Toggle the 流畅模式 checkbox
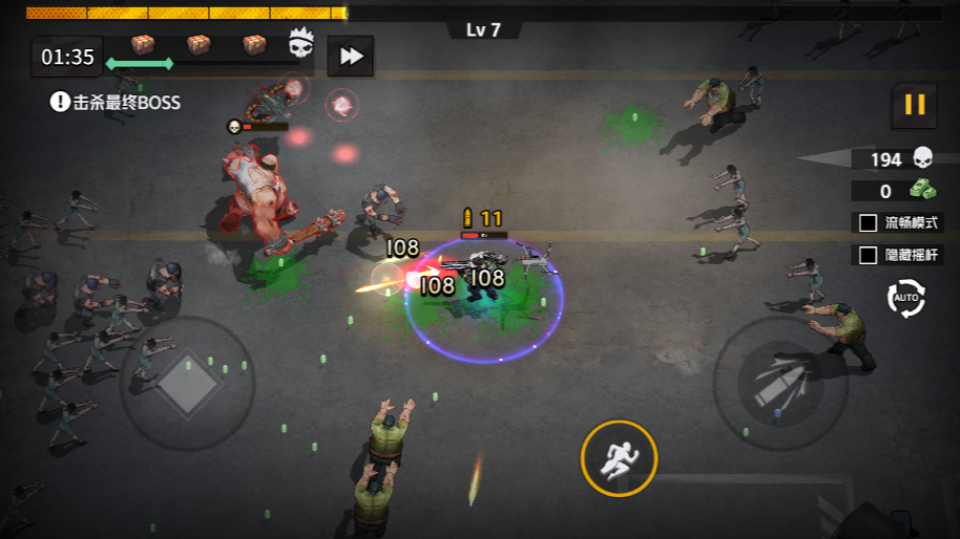 pos(868,223)
